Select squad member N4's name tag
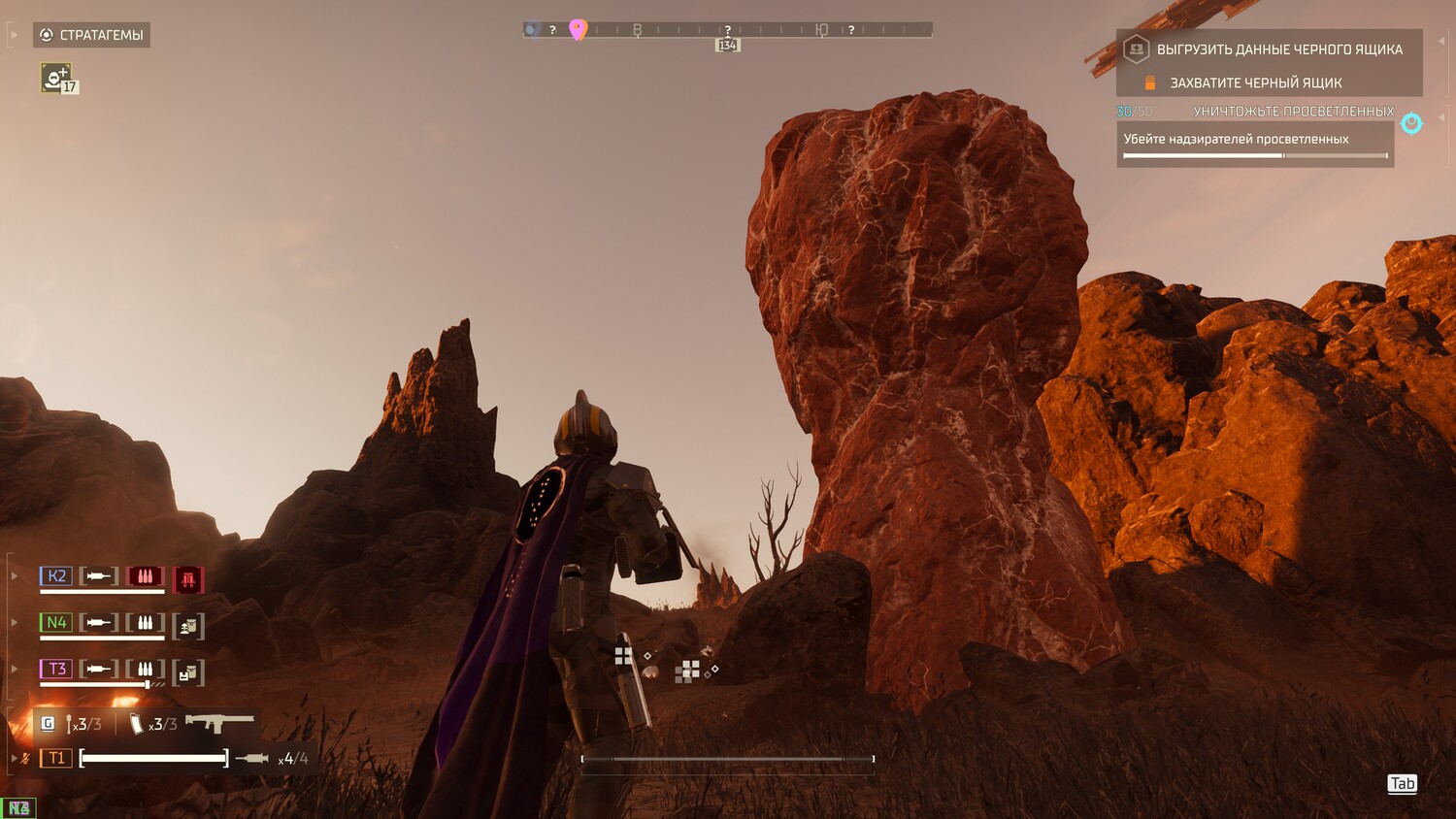The height and width of the screenshot is (819, 1456). click(56, 622)
